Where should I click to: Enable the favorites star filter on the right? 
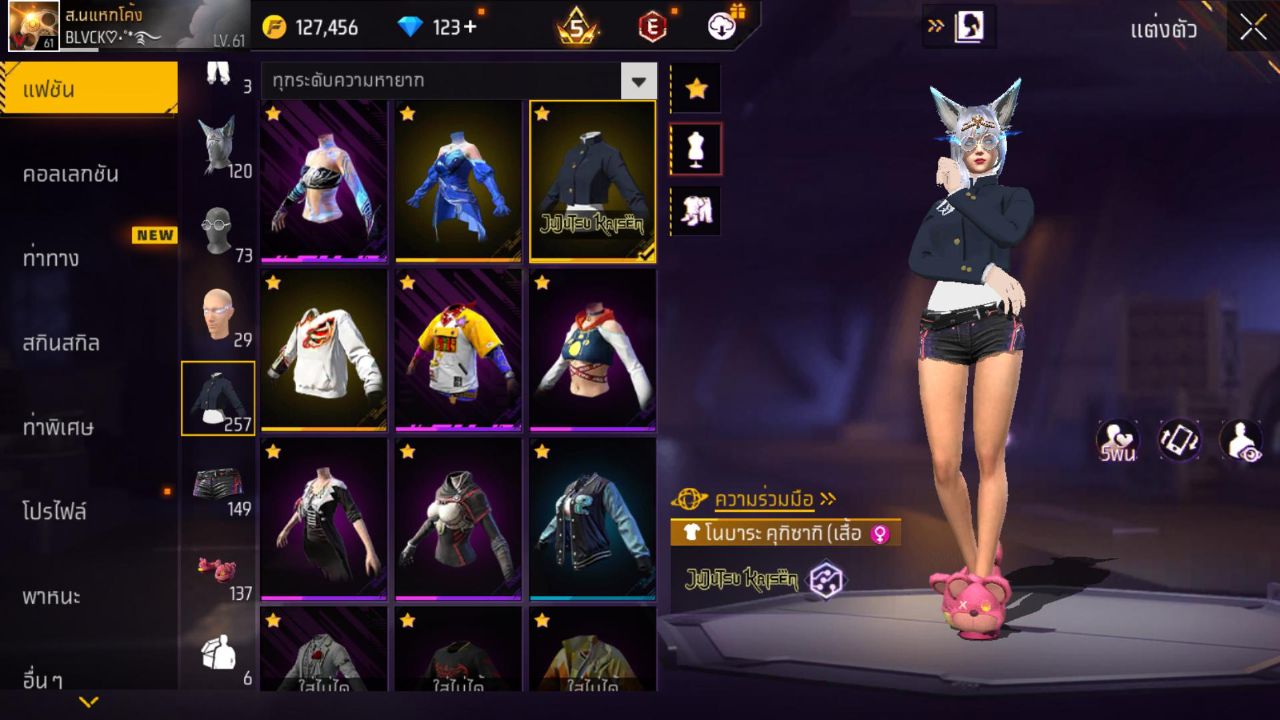(697, 88)
